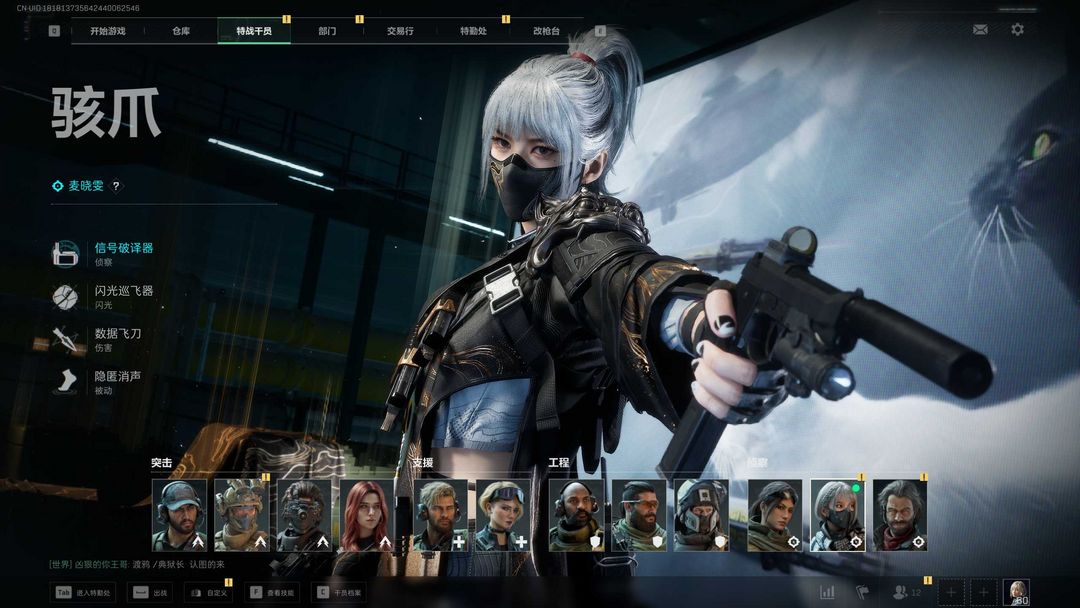Choose the blonde goggles support operator
This screenshot has width=1080, height=608.
pyautogui.click(x=503, y=515)
